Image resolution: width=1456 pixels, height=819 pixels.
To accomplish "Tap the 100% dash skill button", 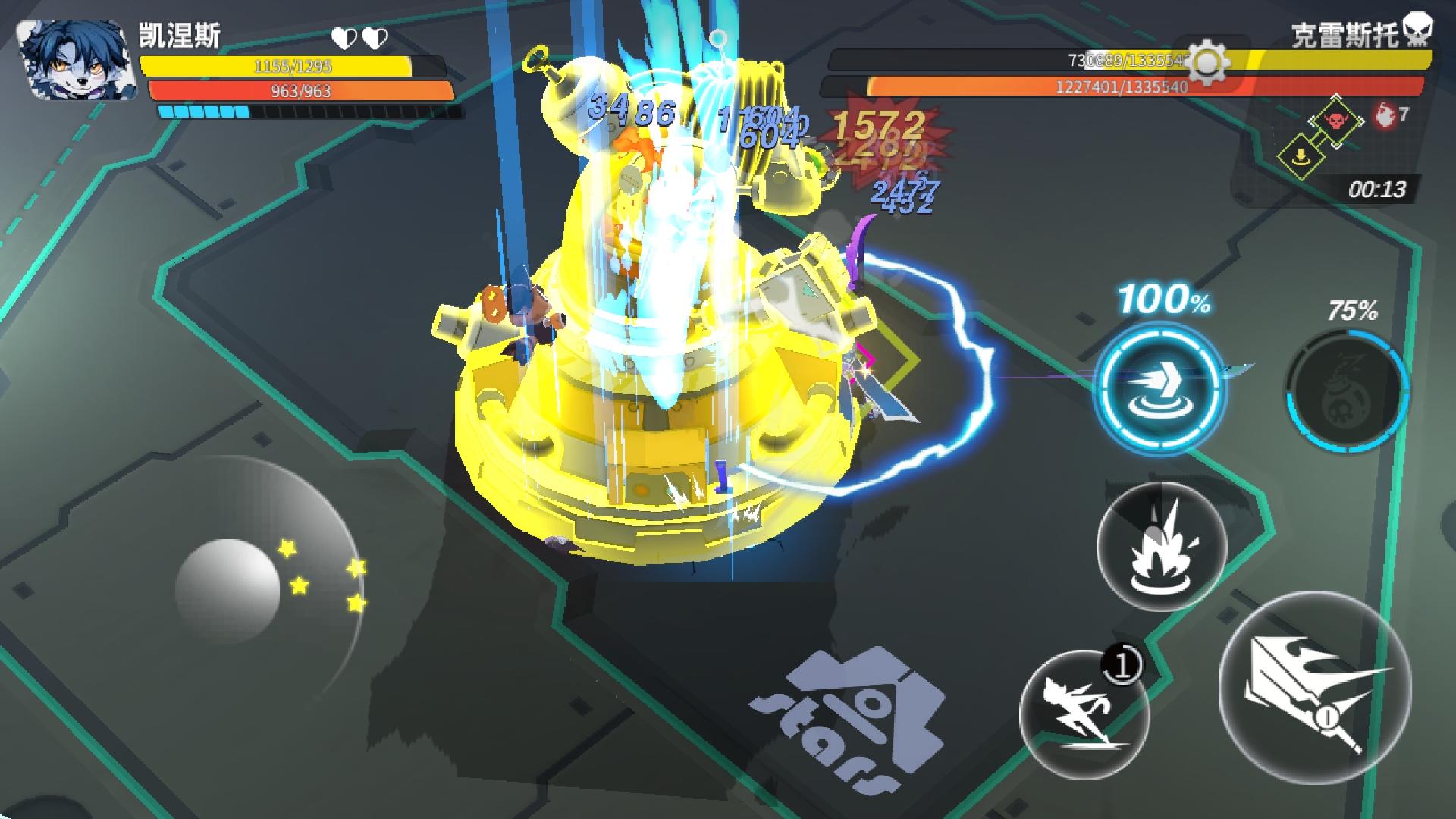I will [1161, 388].
